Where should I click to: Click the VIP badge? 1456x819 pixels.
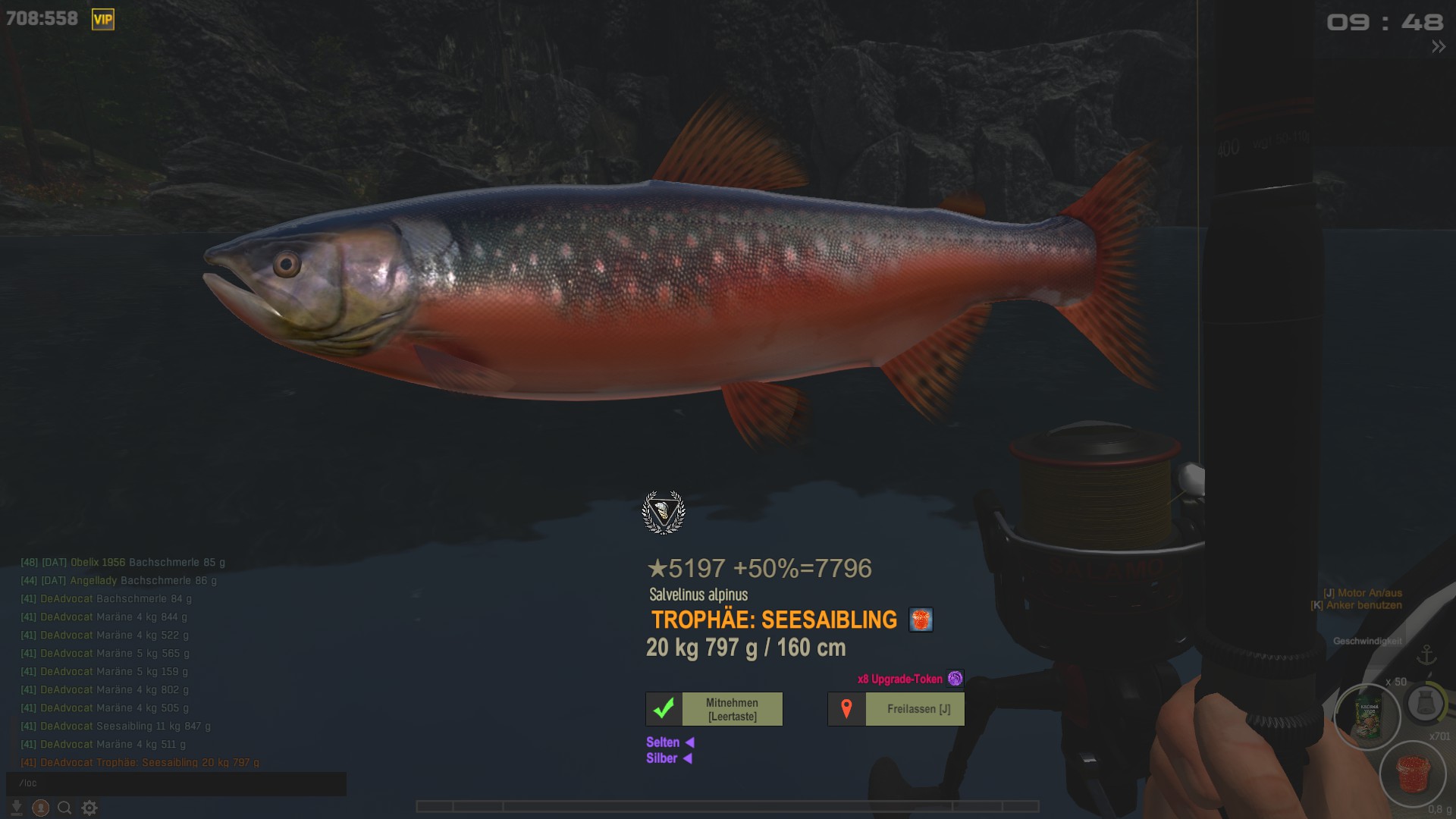(103, 20)
